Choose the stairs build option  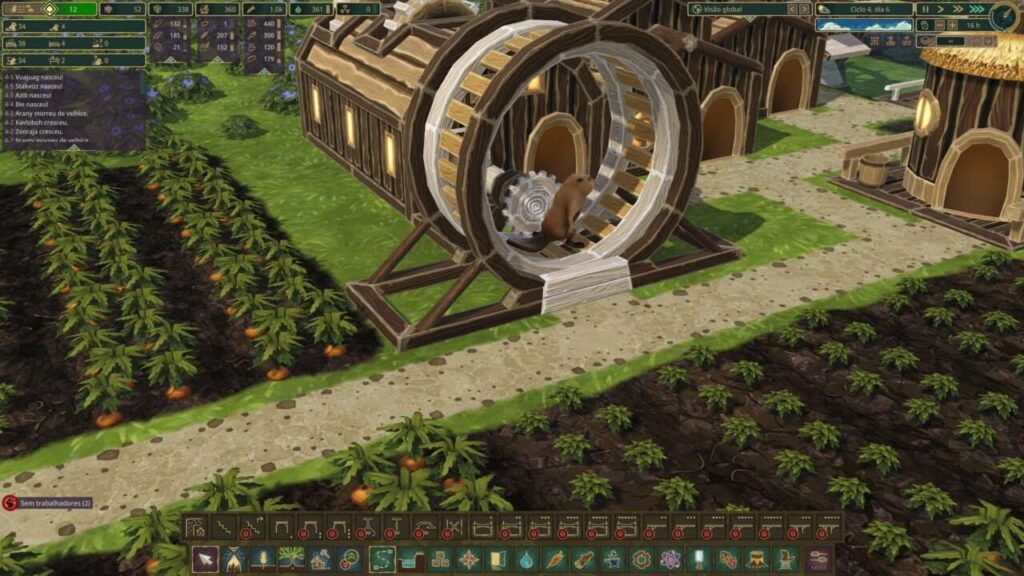(222, 527)
